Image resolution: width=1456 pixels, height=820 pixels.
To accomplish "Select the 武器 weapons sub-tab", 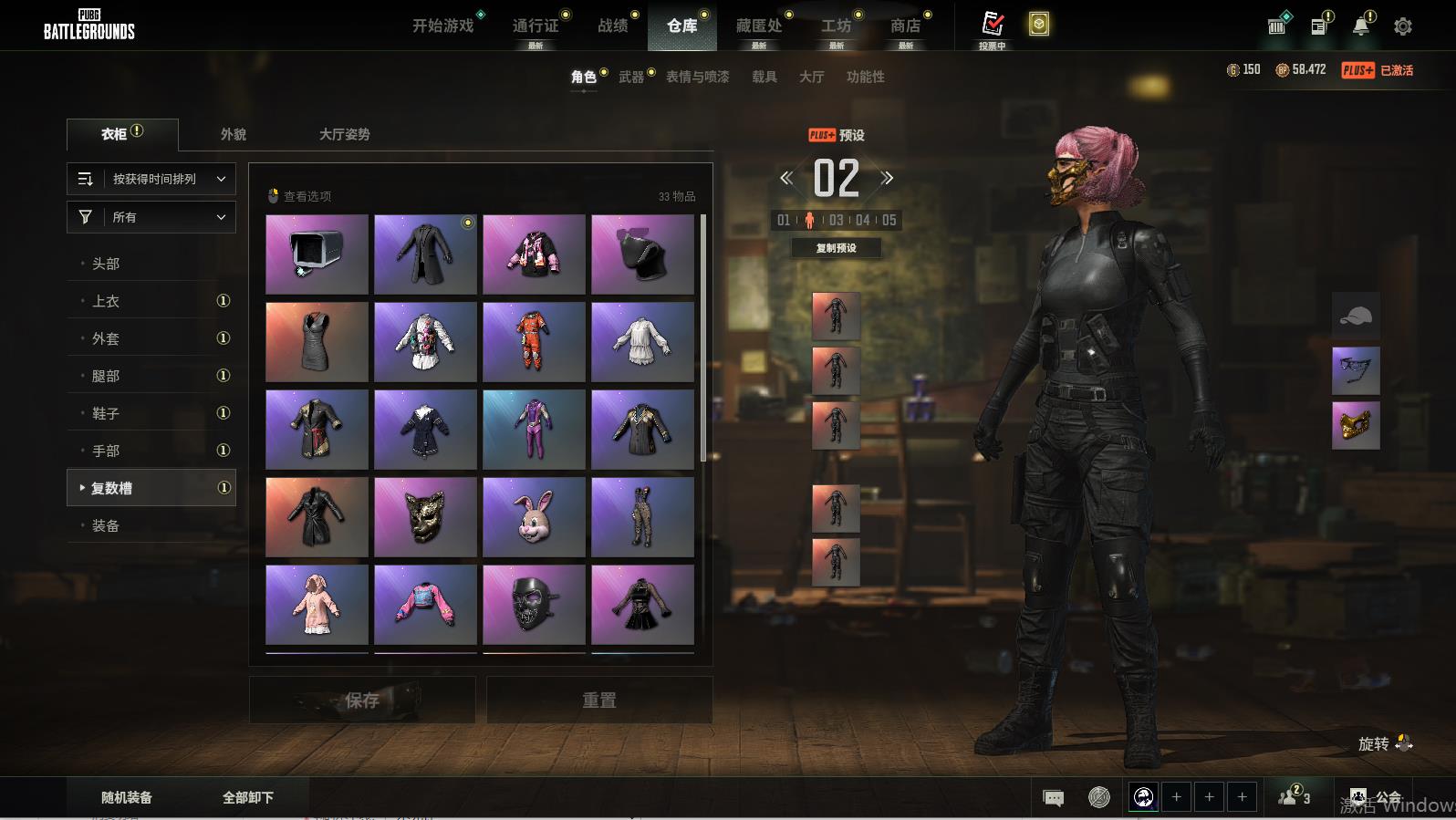I will click(x=631, y=77).
